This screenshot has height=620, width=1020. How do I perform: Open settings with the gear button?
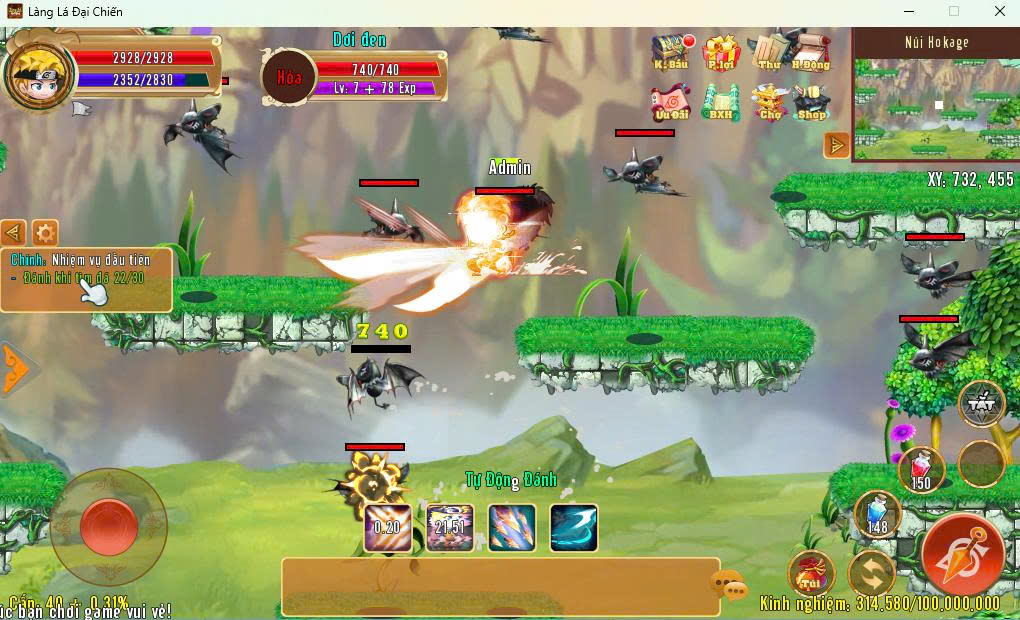pyautogui.click(x=45, y=234)
